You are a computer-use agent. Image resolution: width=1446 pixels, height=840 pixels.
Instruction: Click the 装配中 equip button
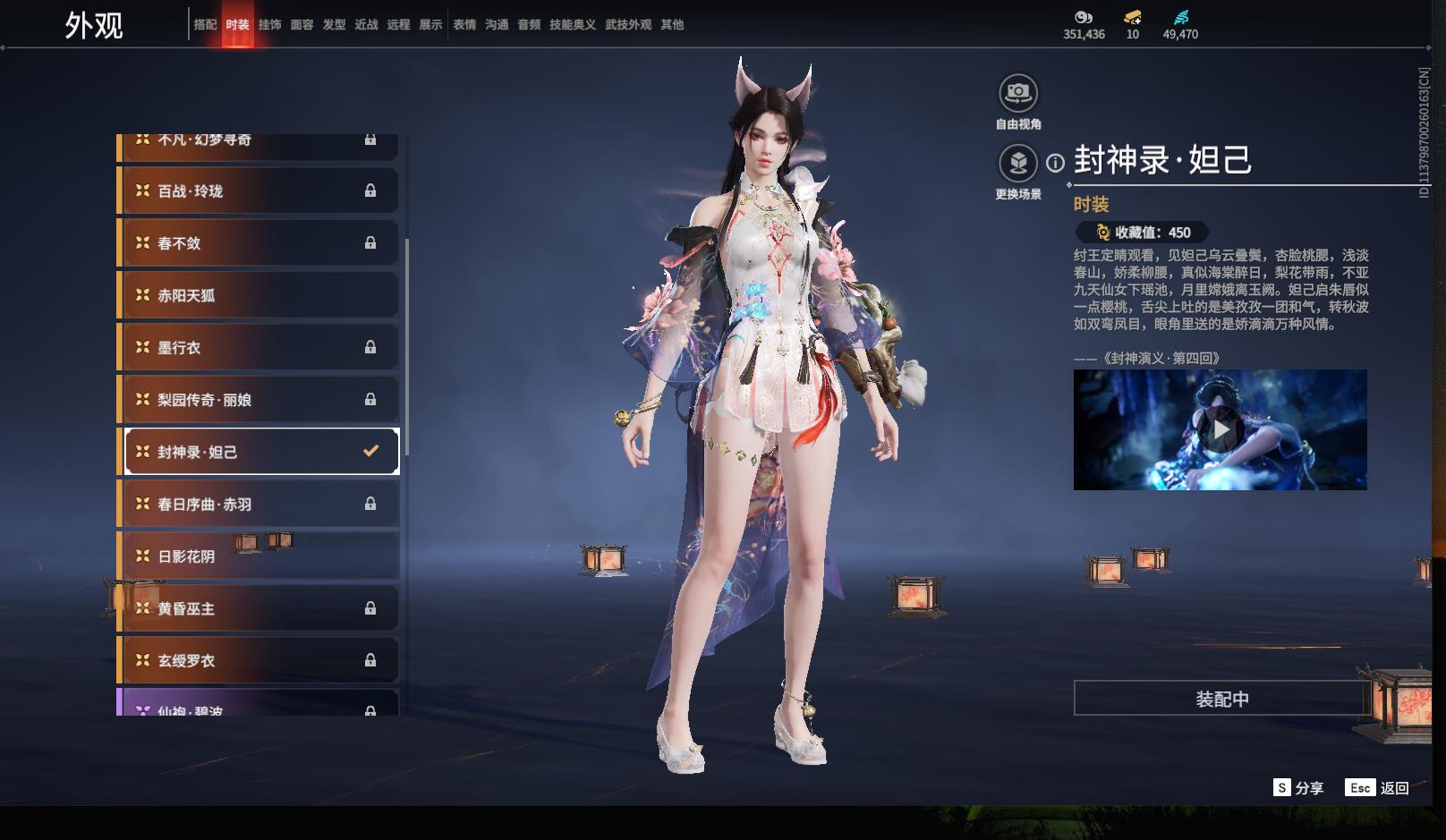1221,699
